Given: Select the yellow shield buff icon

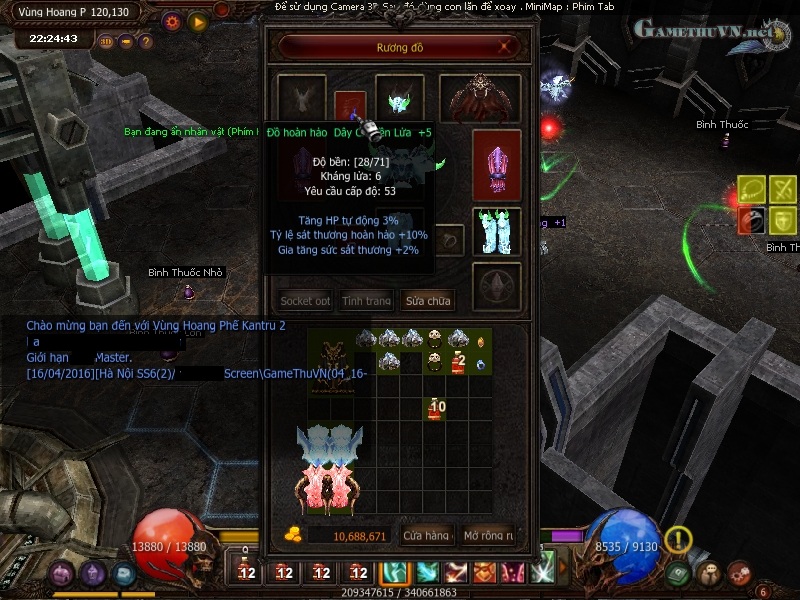Looking at the screenshot, I should click(x=783, y=221).
